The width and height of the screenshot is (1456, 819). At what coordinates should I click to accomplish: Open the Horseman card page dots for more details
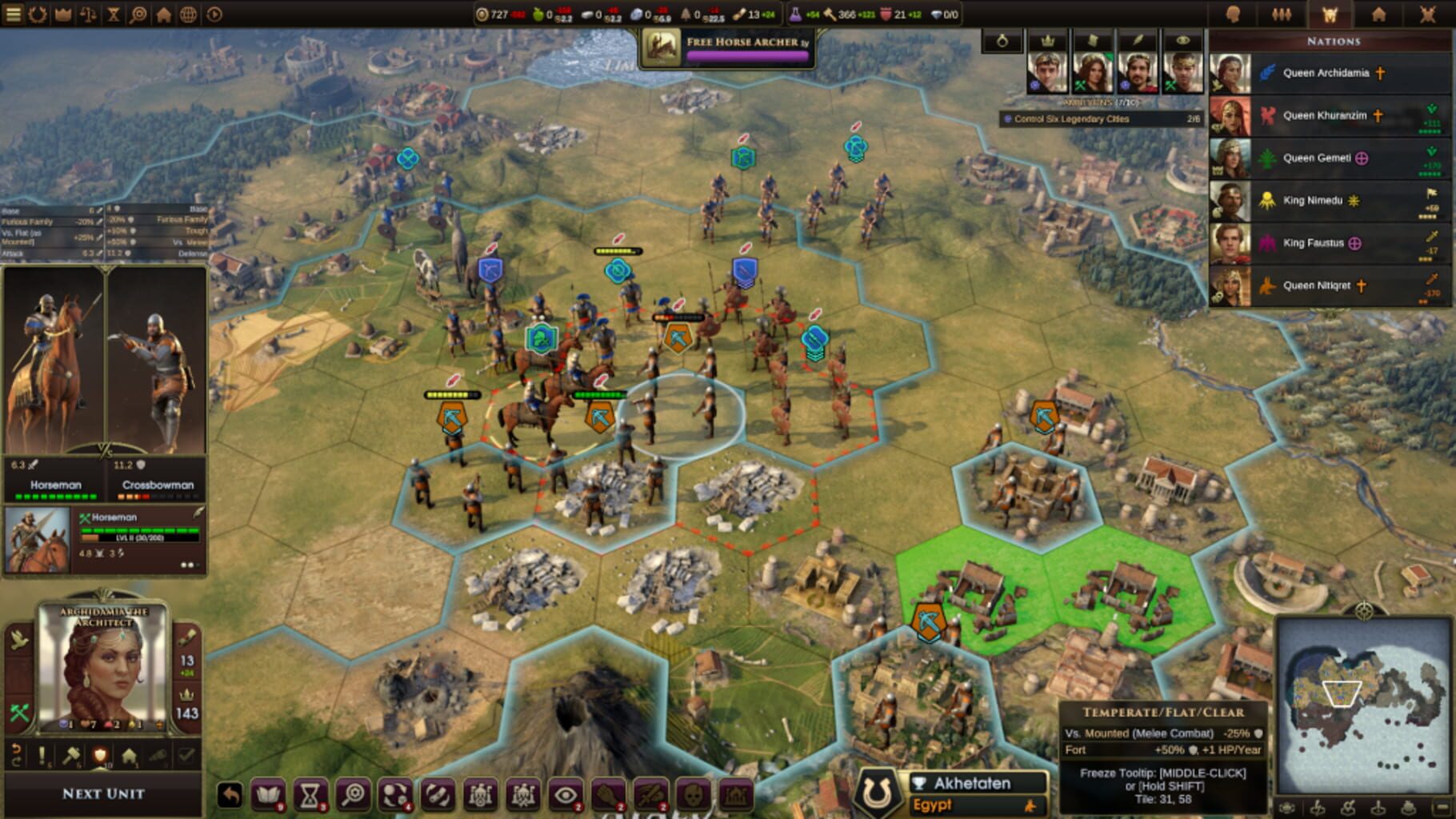click(x=188, y=565)
